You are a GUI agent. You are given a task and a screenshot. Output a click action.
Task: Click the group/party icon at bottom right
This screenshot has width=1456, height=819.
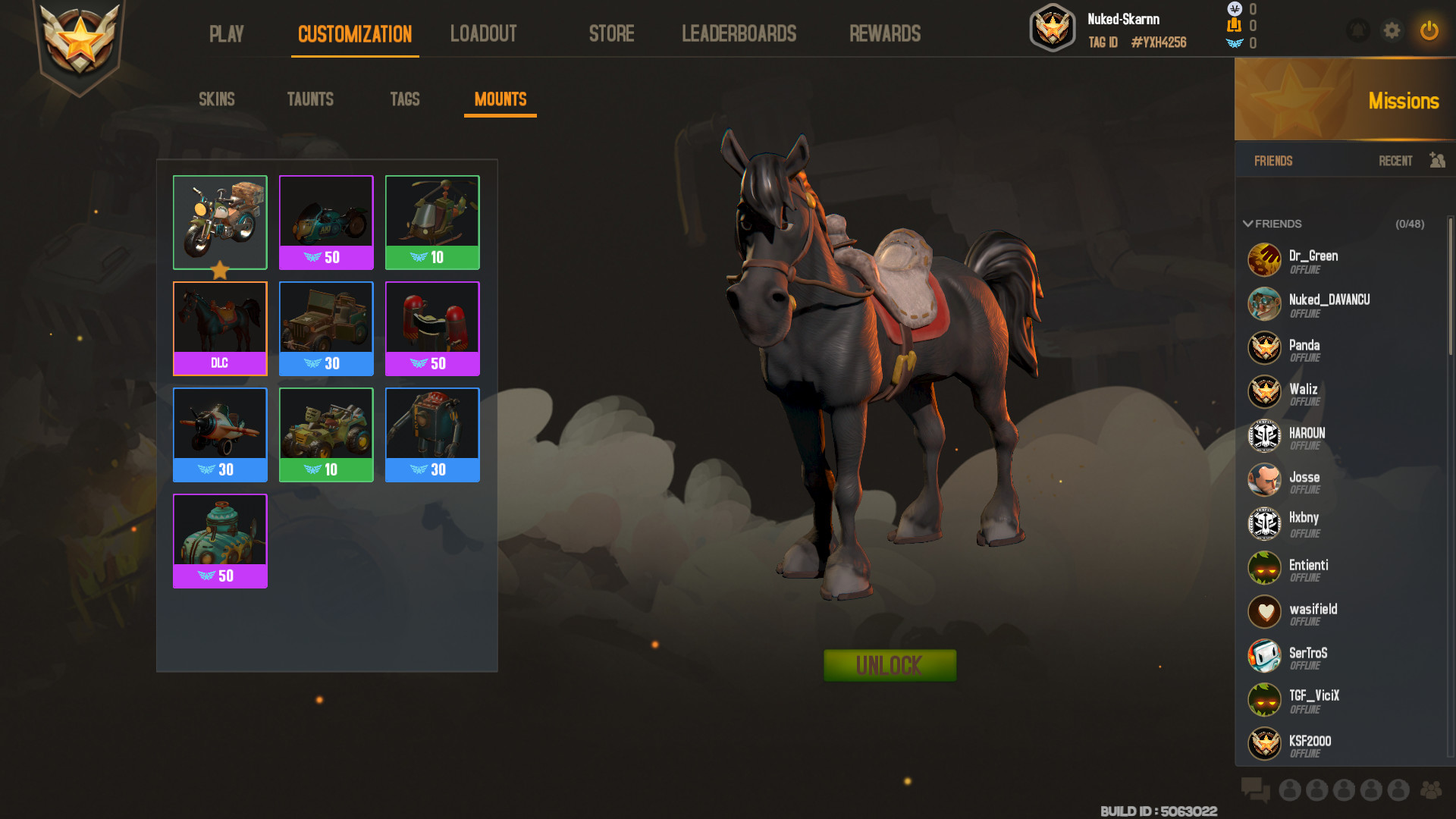[x=1431, y=791]
